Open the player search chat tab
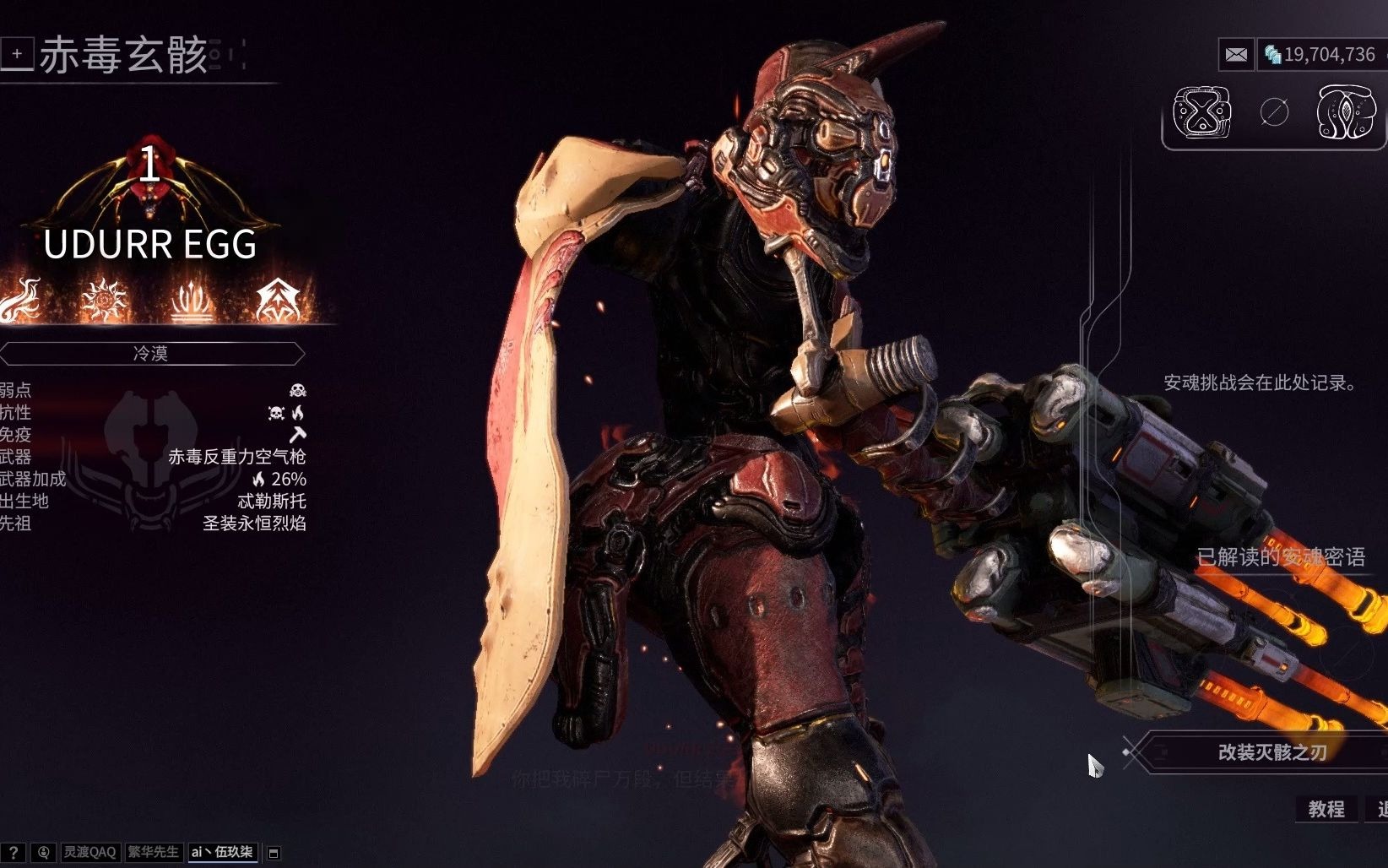The height and width of the screenshot is (868, 1388). point(44,853)
